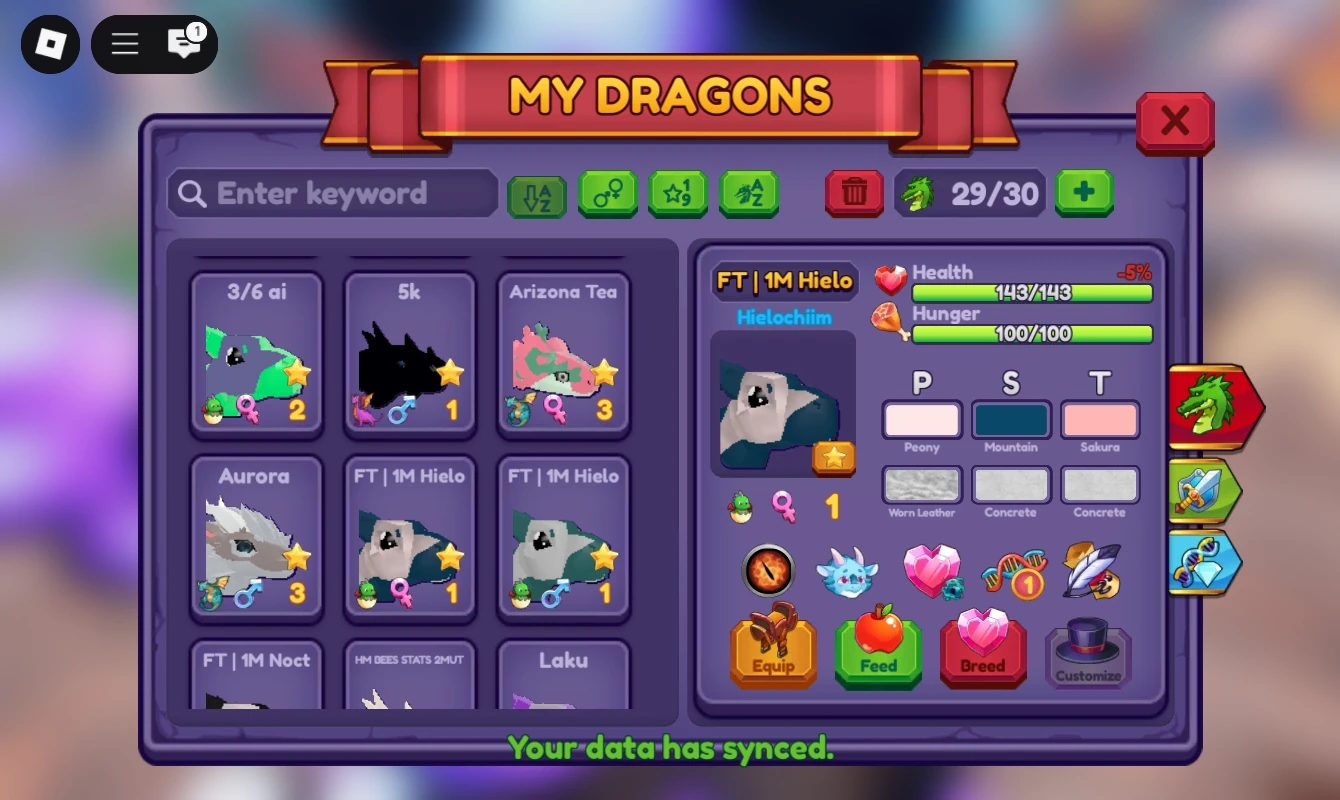The height and width of the screenshot is (800, 1340).
Task: Sort dragons by star level
Action: (x=678, y=193)
